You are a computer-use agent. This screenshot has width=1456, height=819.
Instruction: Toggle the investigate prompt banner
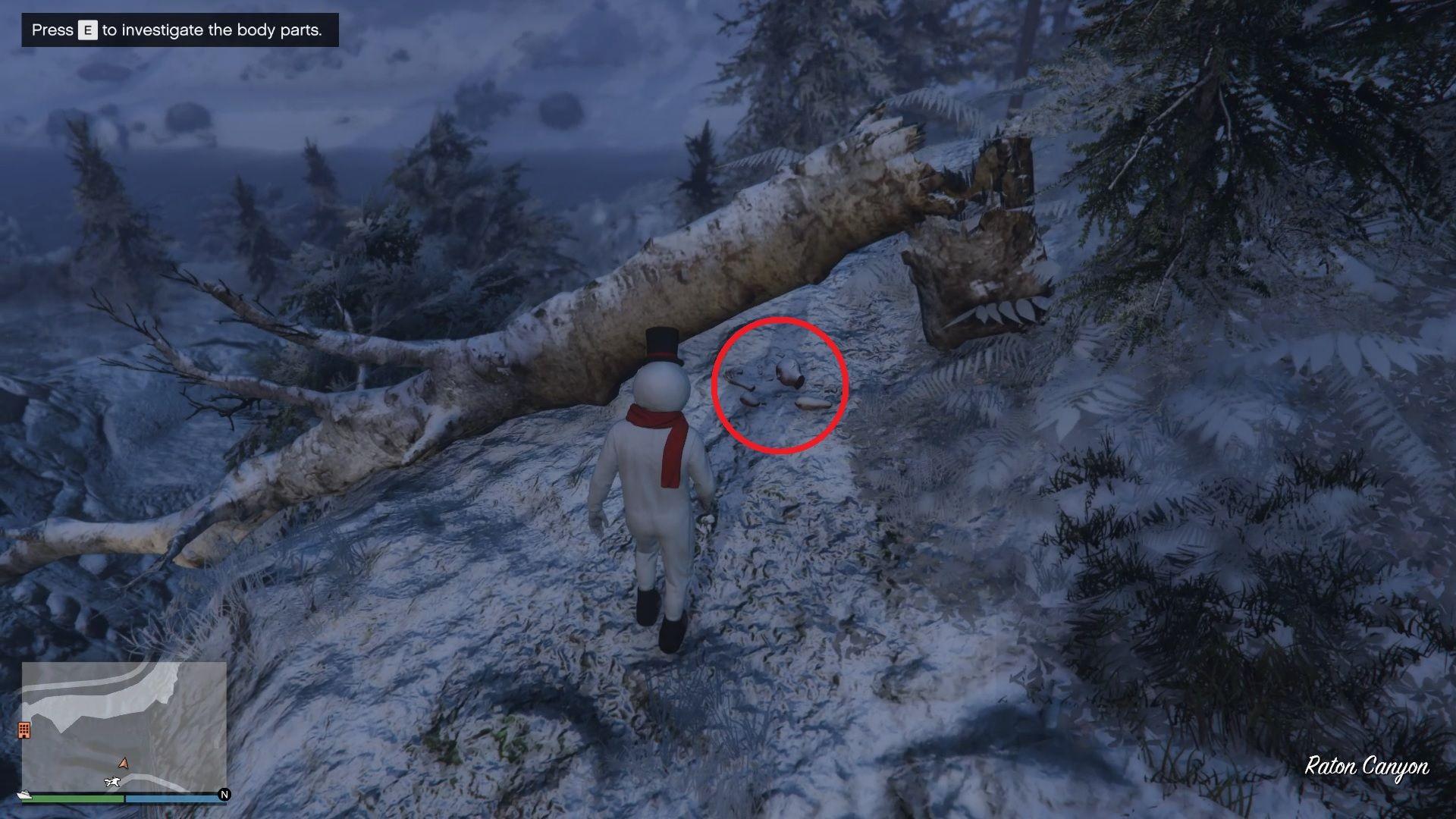(182, 30)
